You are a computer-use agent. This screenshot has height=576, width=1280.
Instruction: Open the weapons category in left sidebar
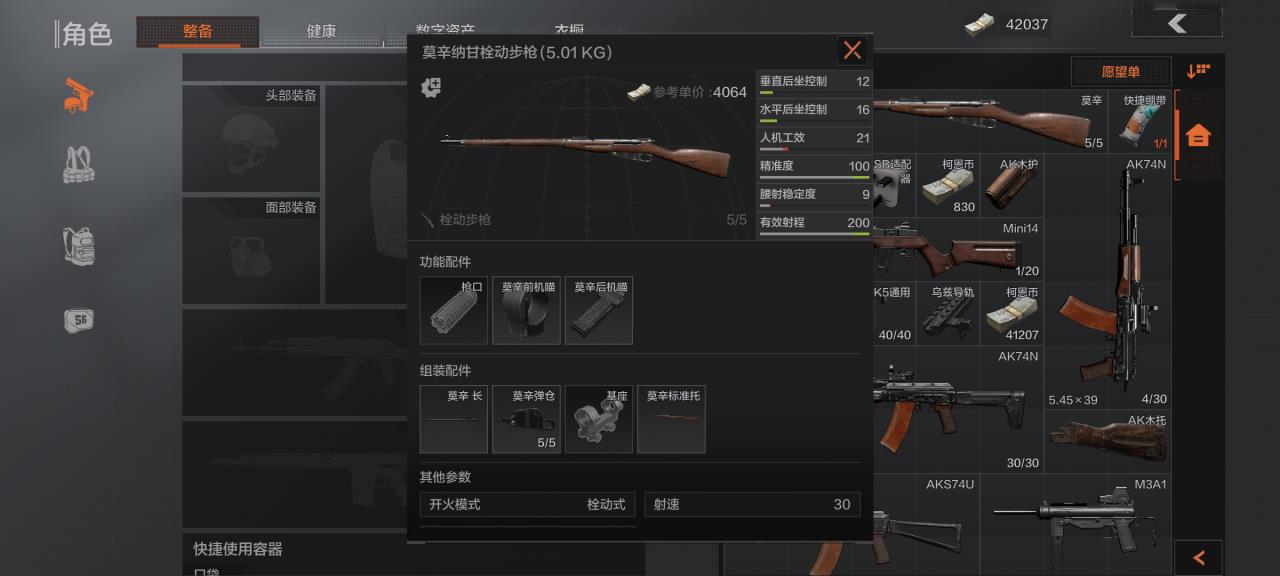(79, 95)
